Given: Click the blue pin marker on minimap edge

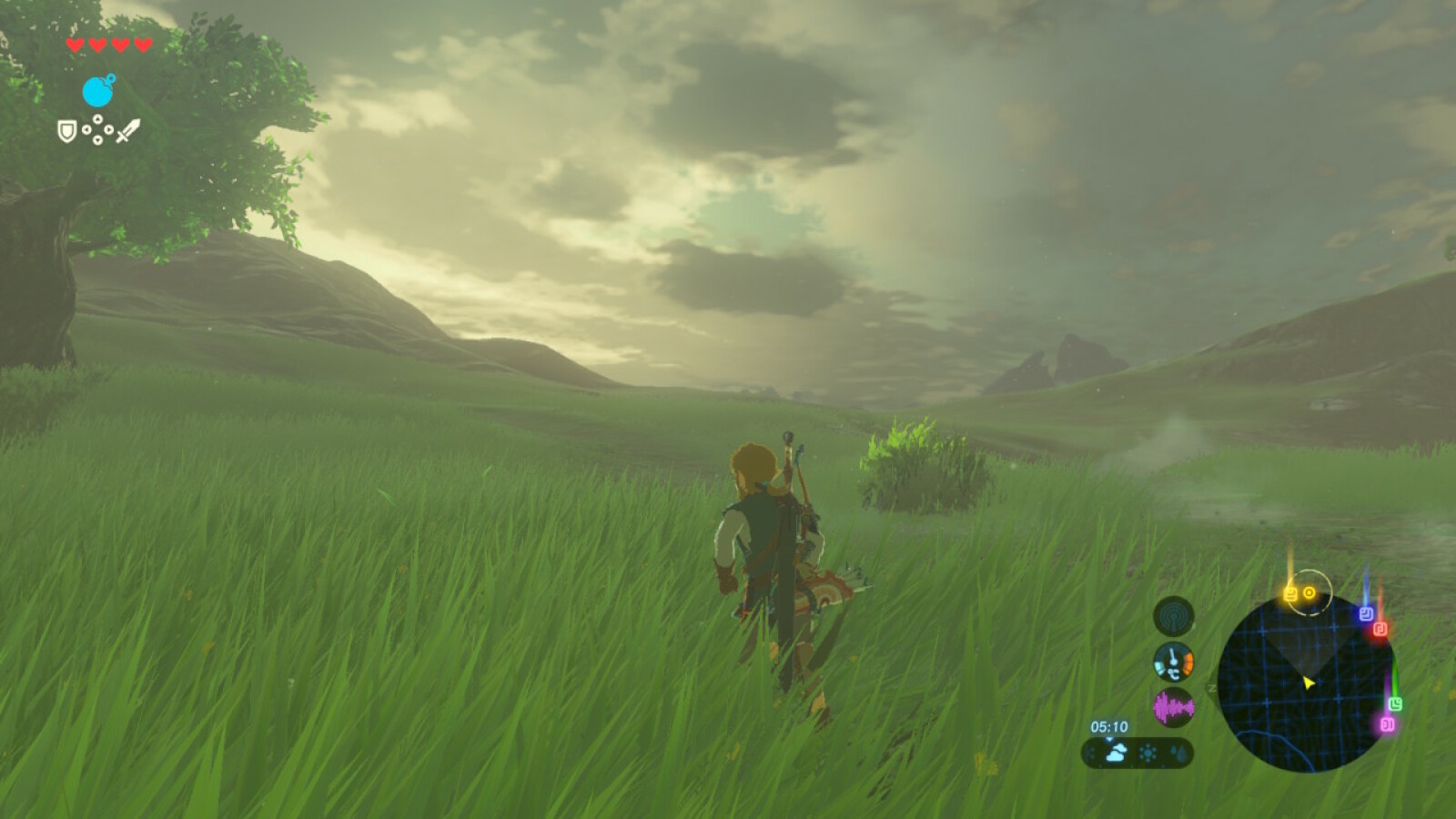Looking at the screenshot, I should tap(1365, 612).
